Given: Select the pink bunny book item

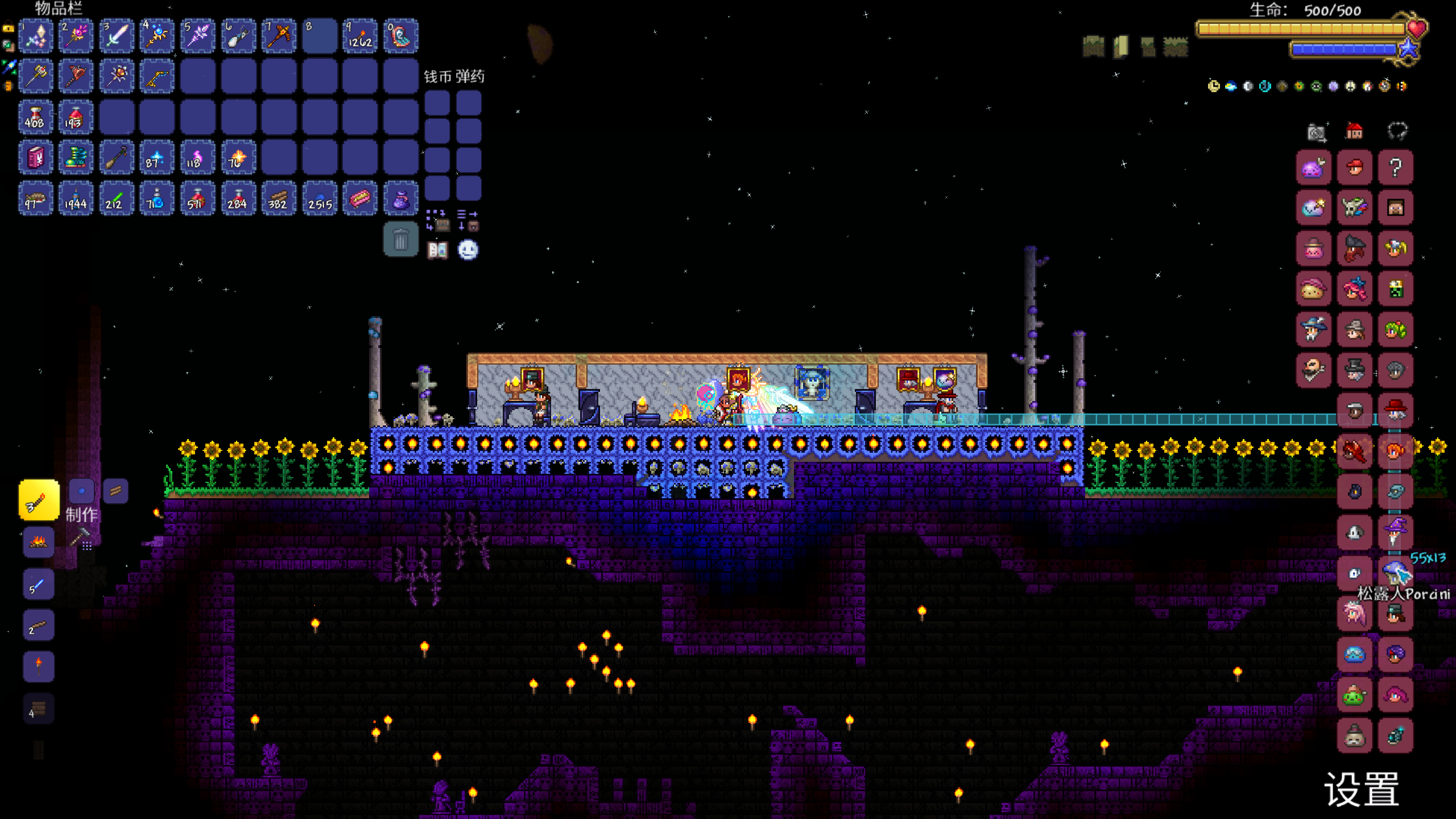Looking at the screenshot, I should pos(35,158).
